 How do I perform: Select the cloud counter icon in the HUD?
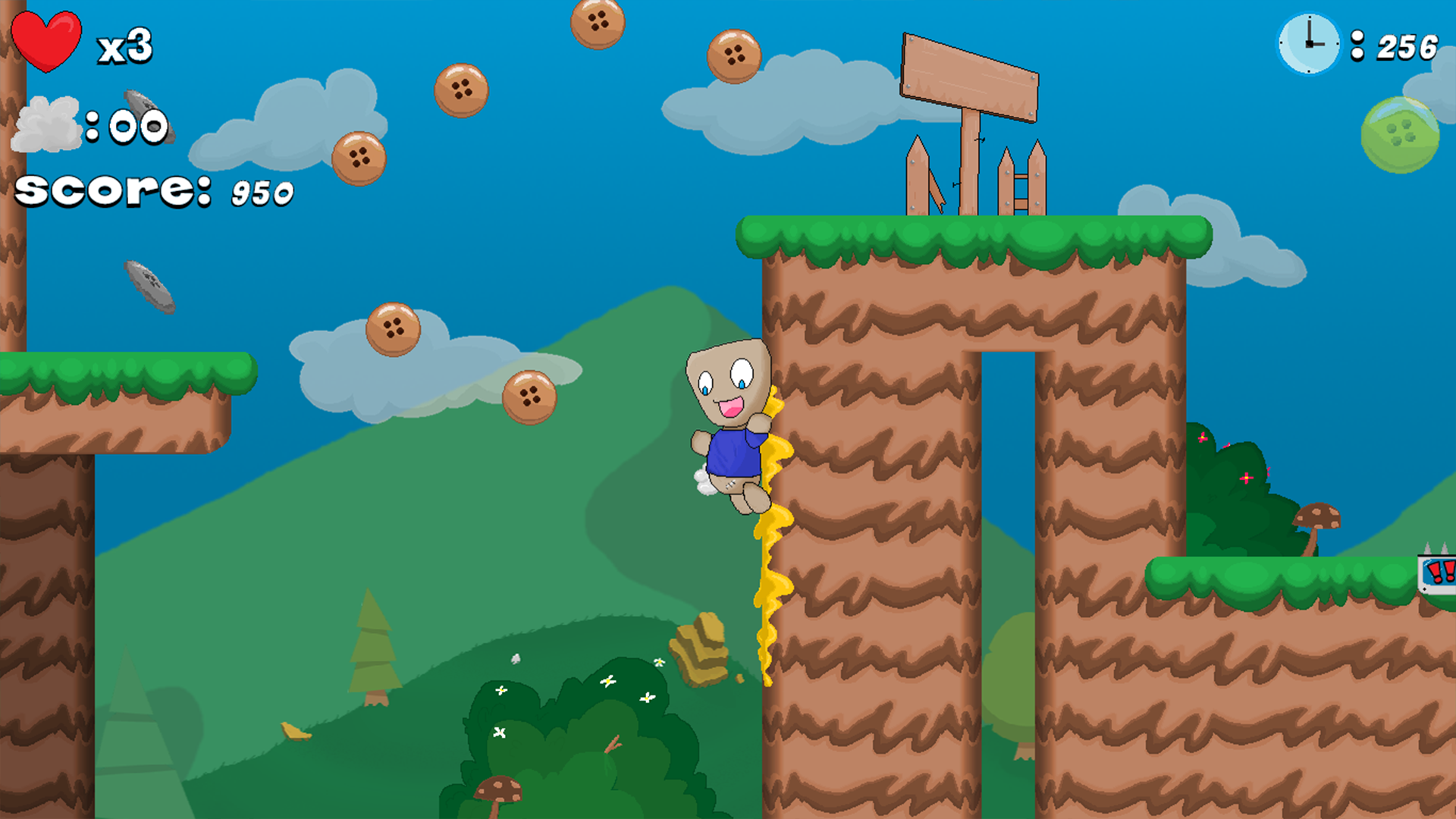pyautogui.click(x=47, y=125)
